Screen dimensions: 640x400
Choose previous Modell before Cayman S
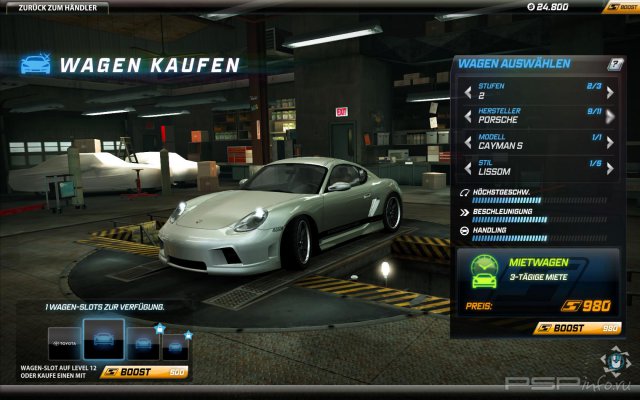click(x=468, y=142)
